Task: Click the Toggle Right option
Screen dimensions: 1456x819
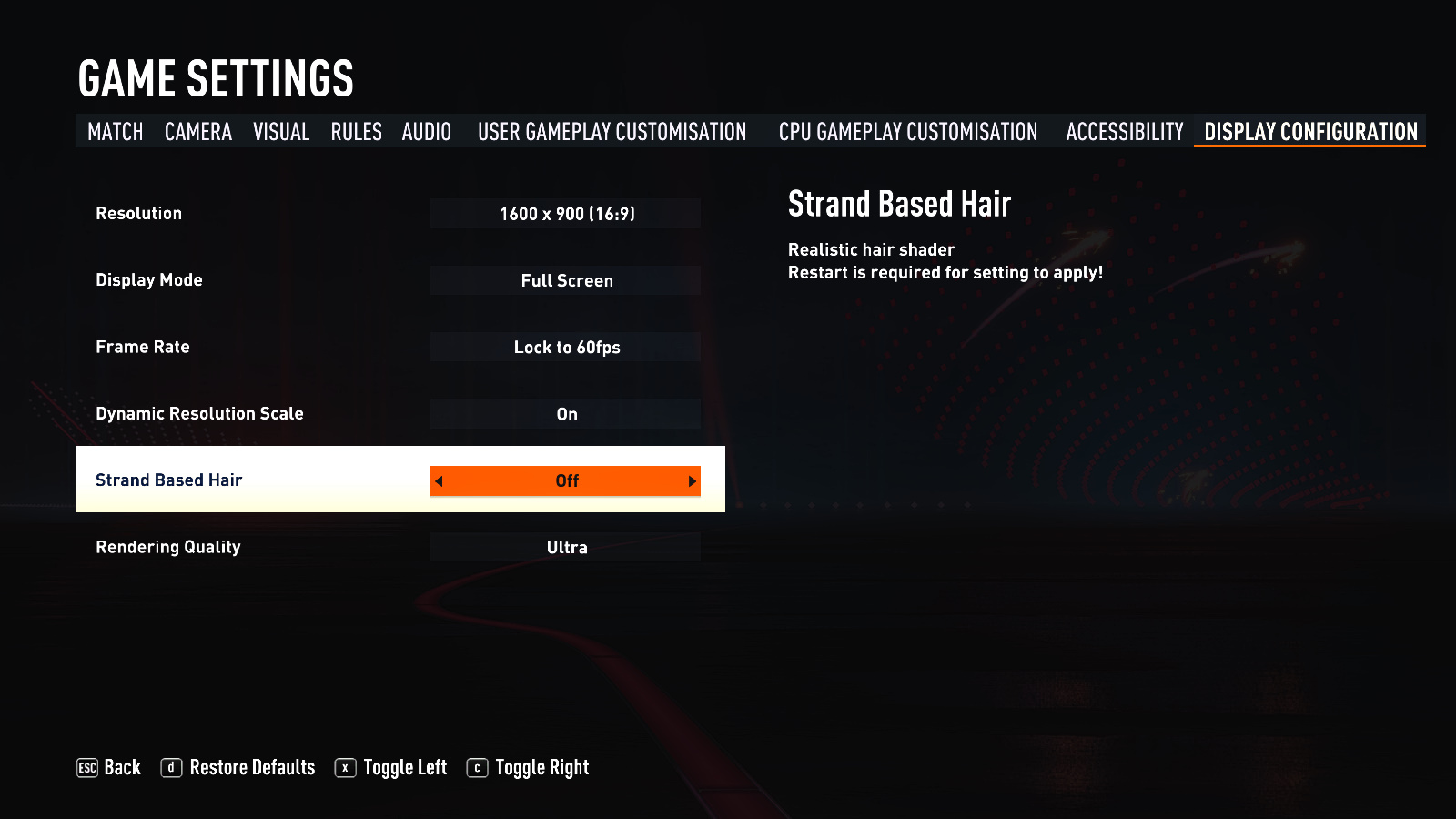Action: (x=528, y=768)
